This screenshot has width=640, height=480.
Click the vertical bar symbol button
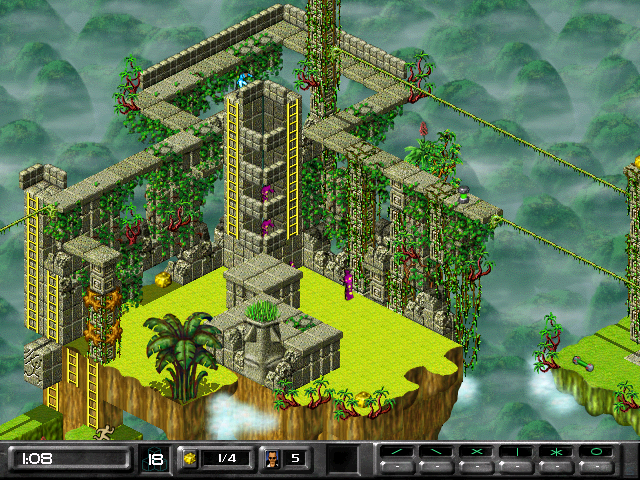517,453
